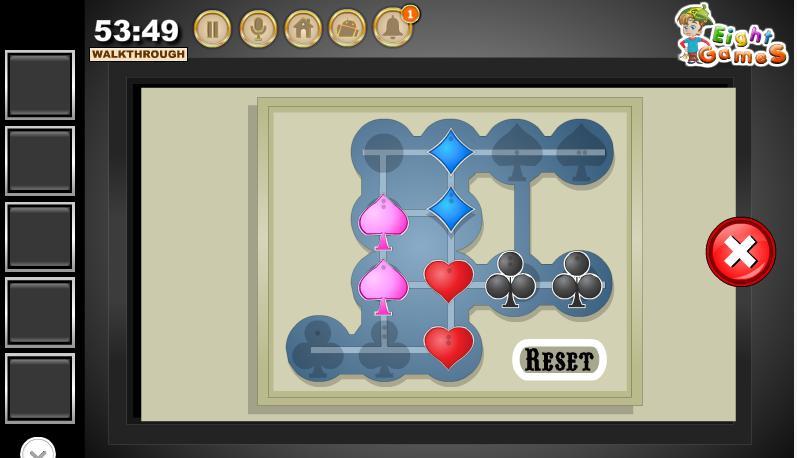Expand inventory with the down arrow
The width and height of the screenshot is (797, 458).
tap(38, 450)
